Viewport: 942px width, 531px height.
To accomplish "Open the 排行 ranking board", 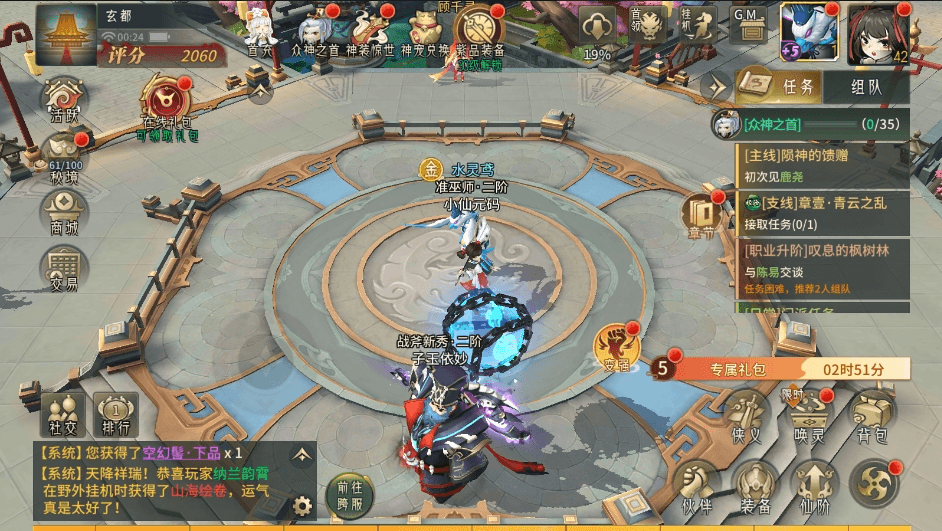I will tap(115, 415).
